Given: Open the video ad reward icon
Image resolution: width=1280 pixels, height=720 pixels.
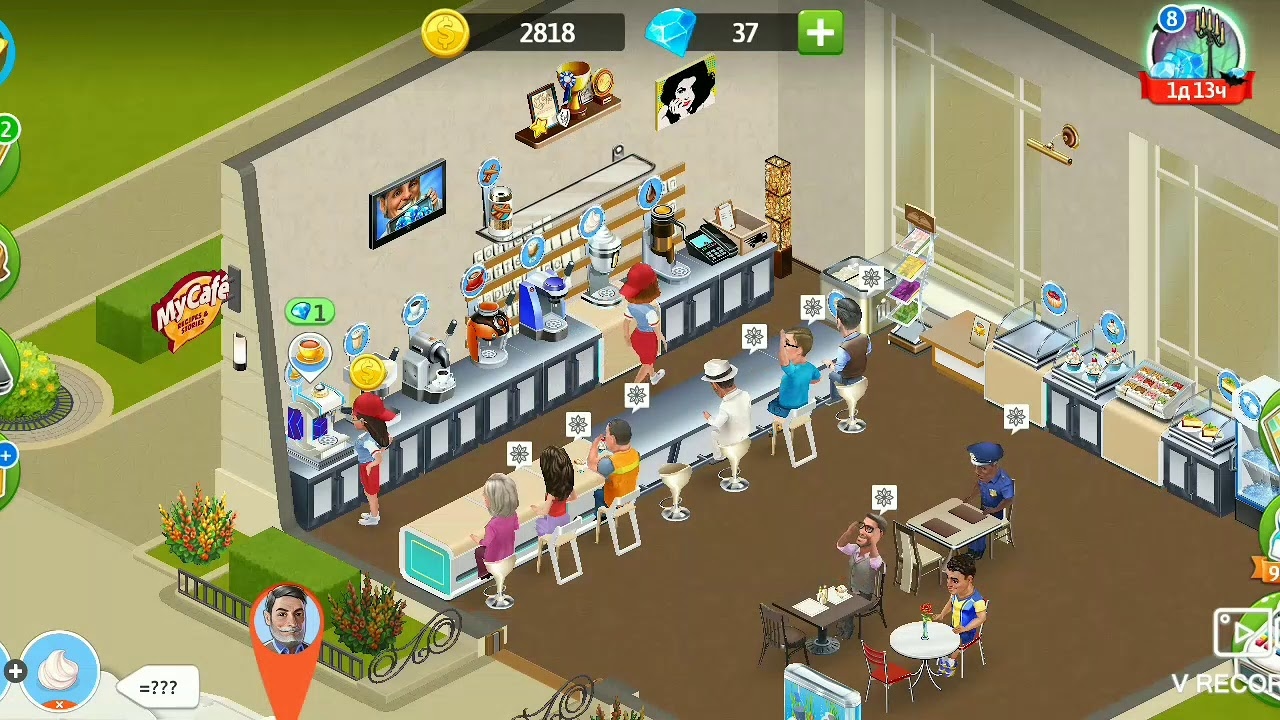Looking at the screenshot, I should click(x=1242, y=632).
